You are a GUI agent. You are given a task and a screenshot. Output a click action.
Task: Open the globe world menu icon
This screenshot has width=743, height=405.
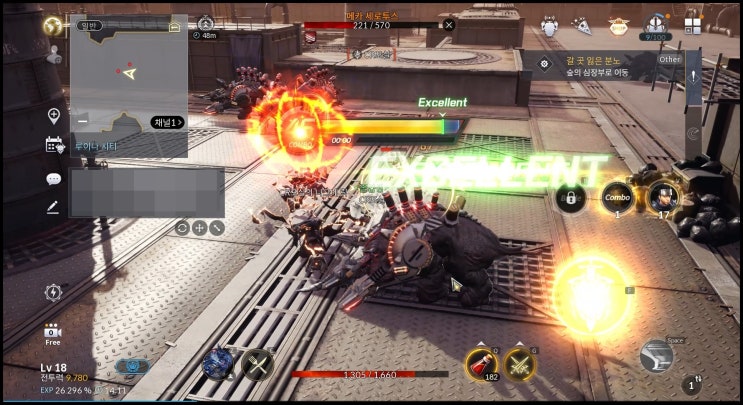tap(52, 26)
